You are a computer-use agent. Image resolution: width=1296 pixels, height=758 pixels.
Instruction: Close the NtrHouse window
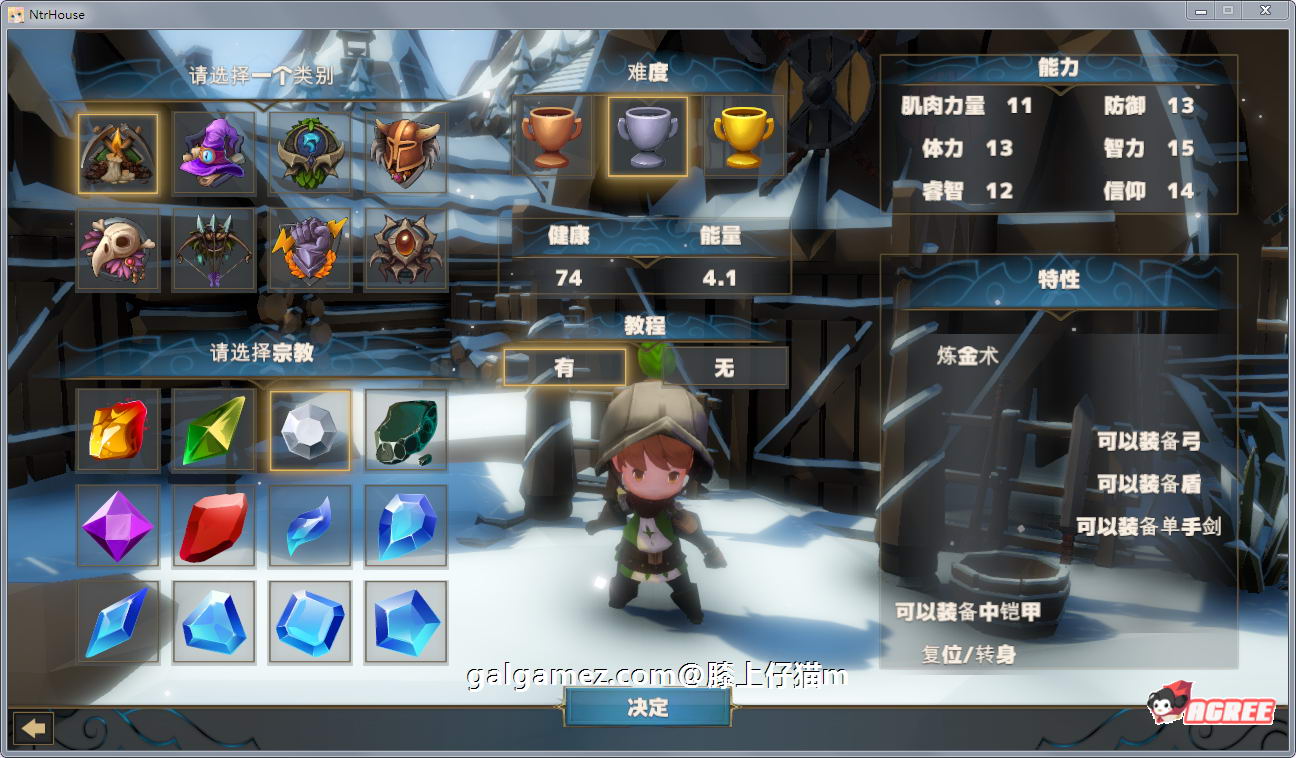(1265, 11)
